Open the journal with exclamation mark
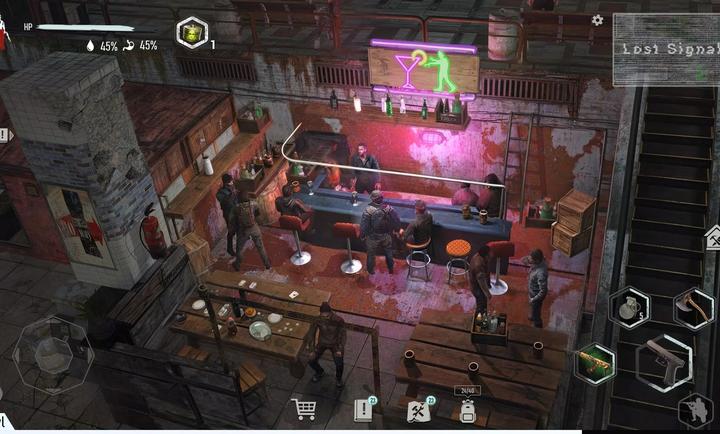720x434 pixels. click(x=363, y=409)
